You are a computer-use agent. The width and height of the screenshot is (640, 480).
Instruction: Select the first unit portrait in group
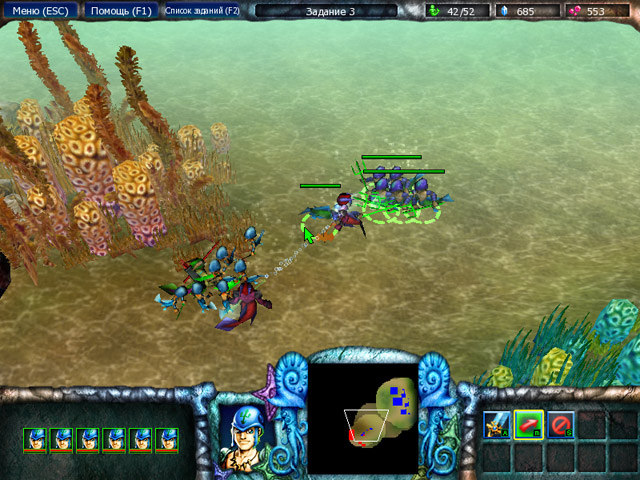point(35,438)
